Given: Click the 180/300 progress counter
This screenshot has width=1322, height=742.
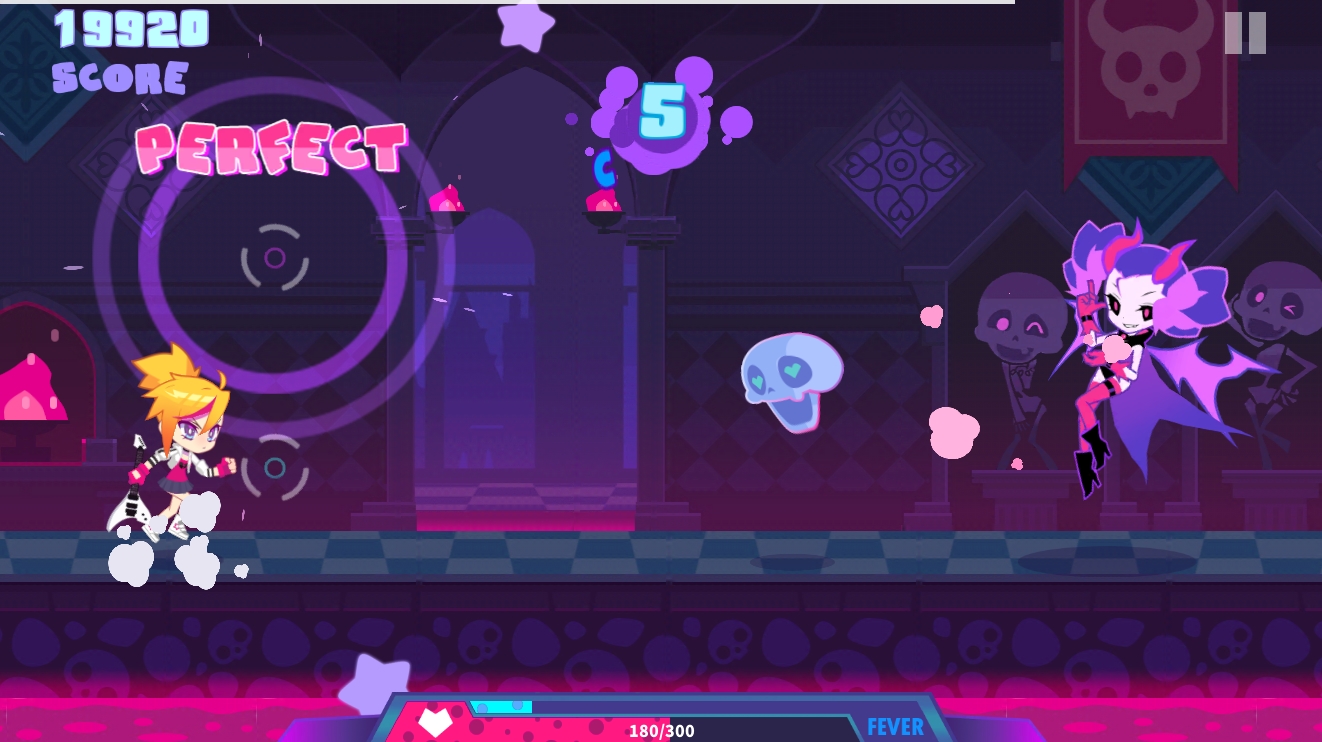Looking at the screenshot, I should pyautogui.click(x=662, y=731).
